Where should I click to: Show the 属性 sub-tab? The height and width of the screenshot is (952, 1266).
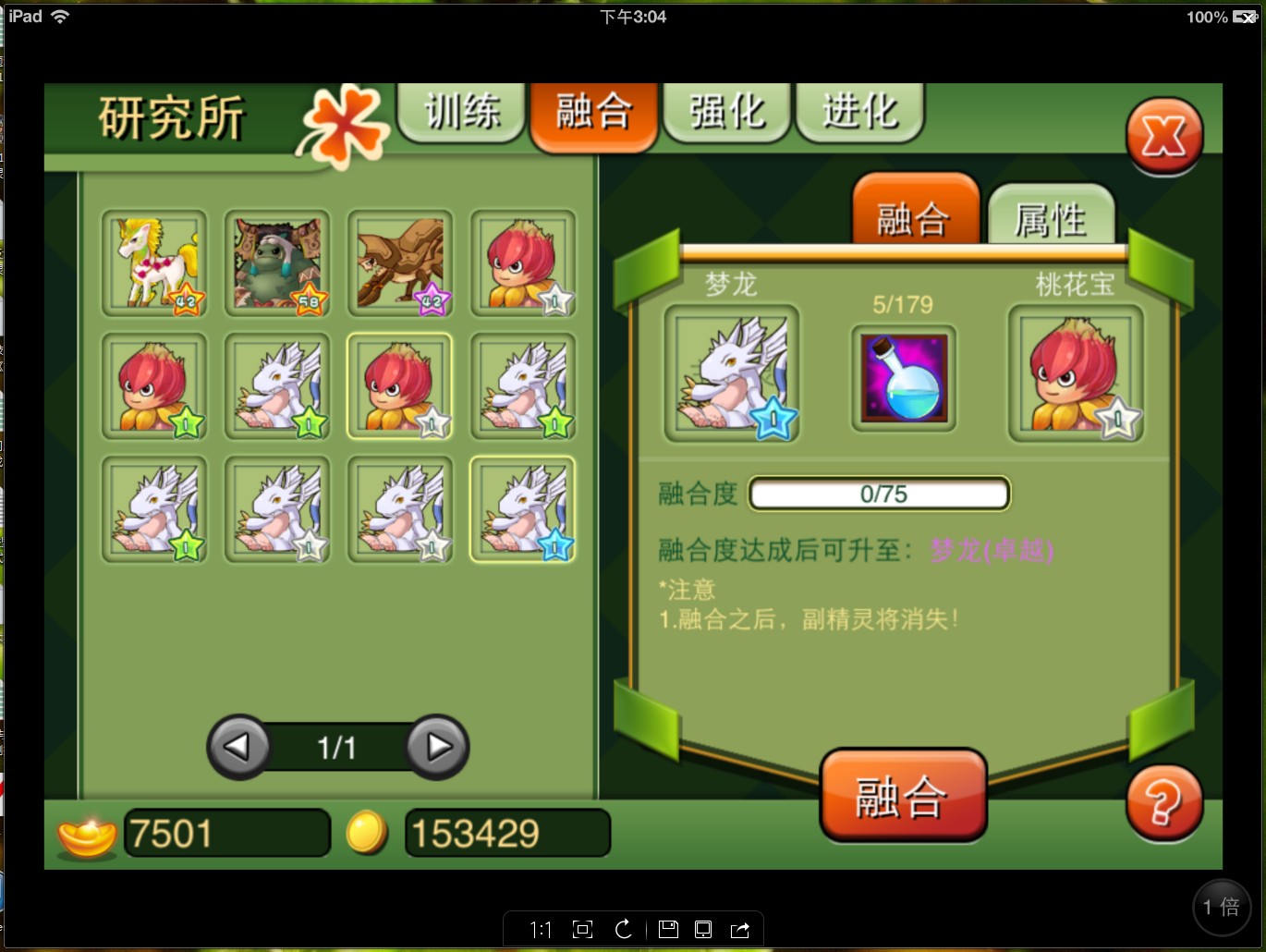tap(1051, 218)
